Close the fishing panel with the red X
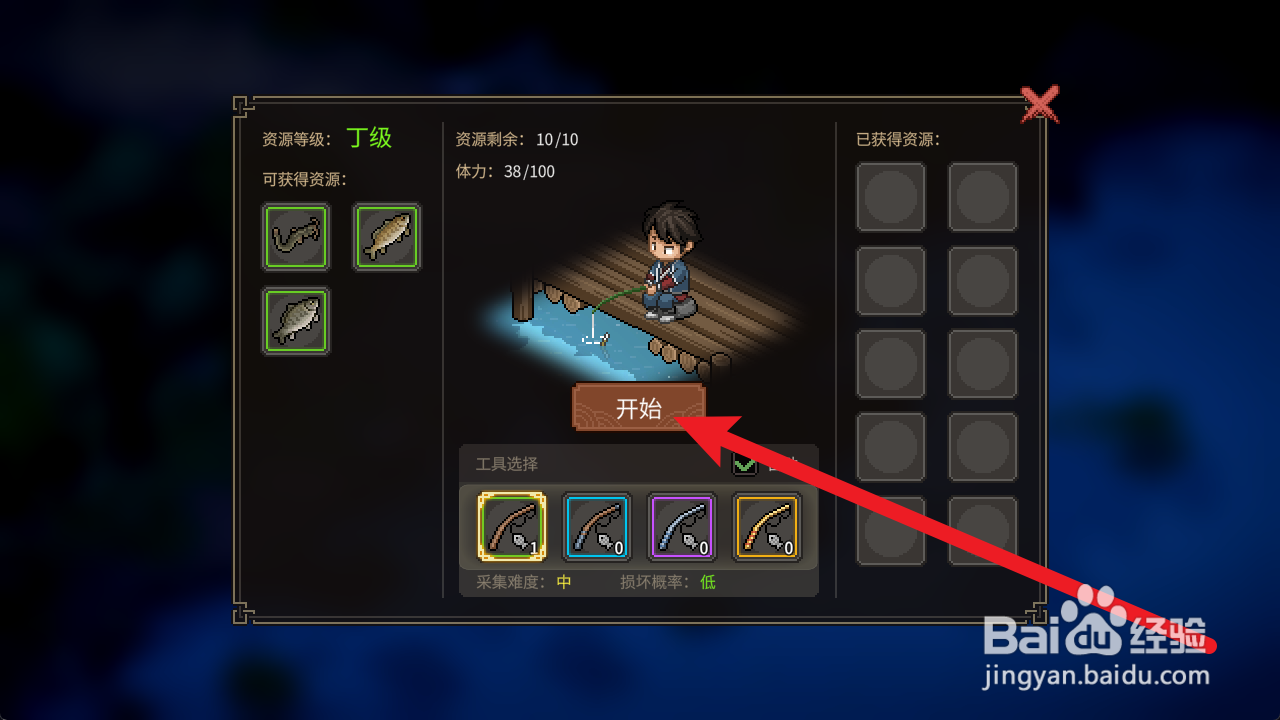Screen dimensions: 1280x720 point(1042,104)
